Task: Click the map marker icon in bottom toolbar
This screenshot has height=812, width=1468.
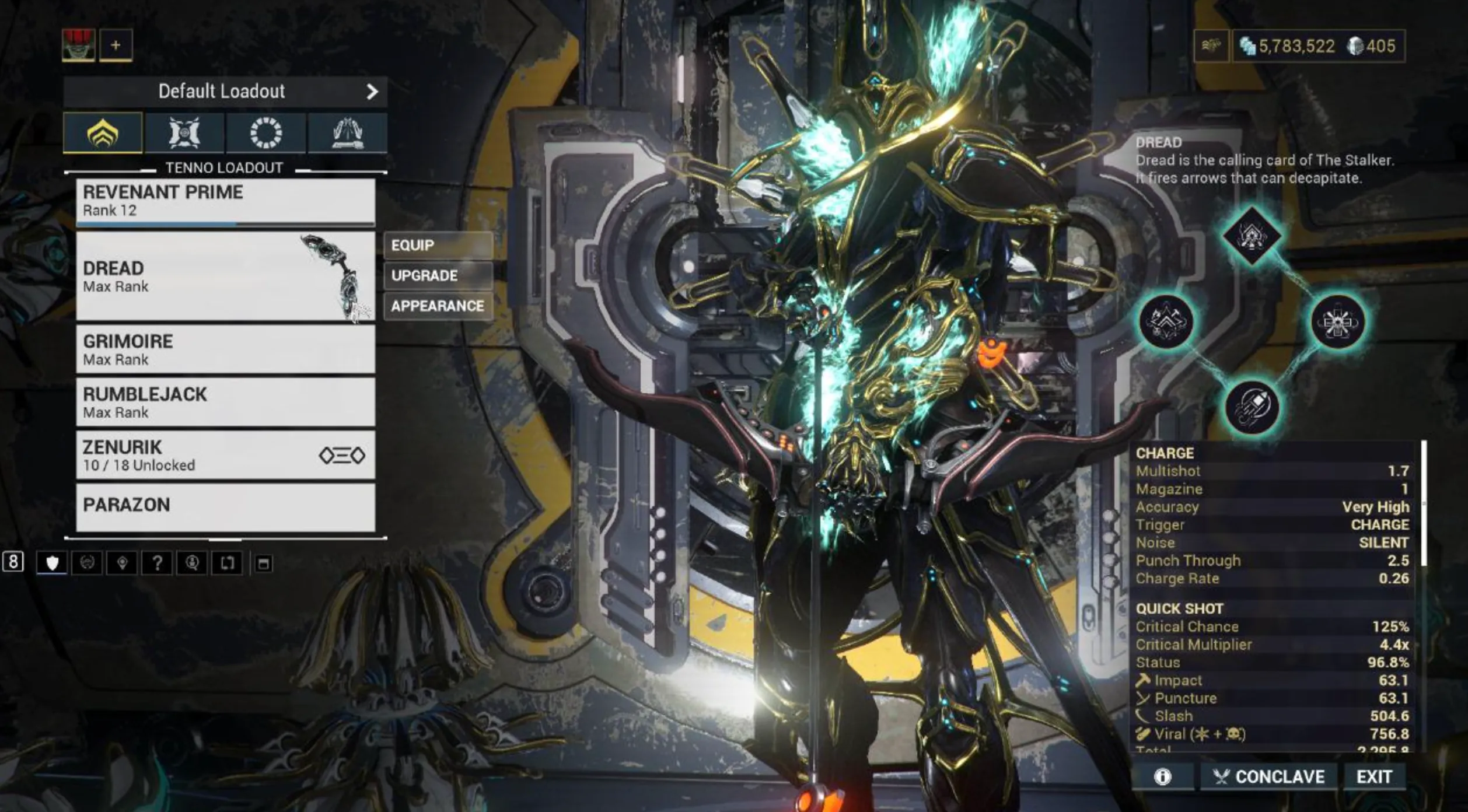Action: (x=123, y=562)
